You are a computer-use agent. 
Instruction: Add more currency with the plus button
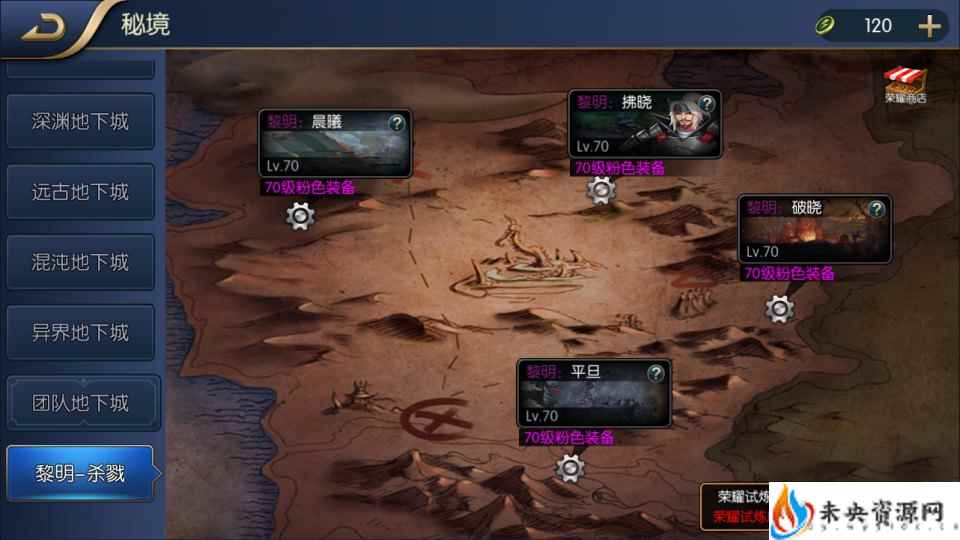[x=930, y=26]
